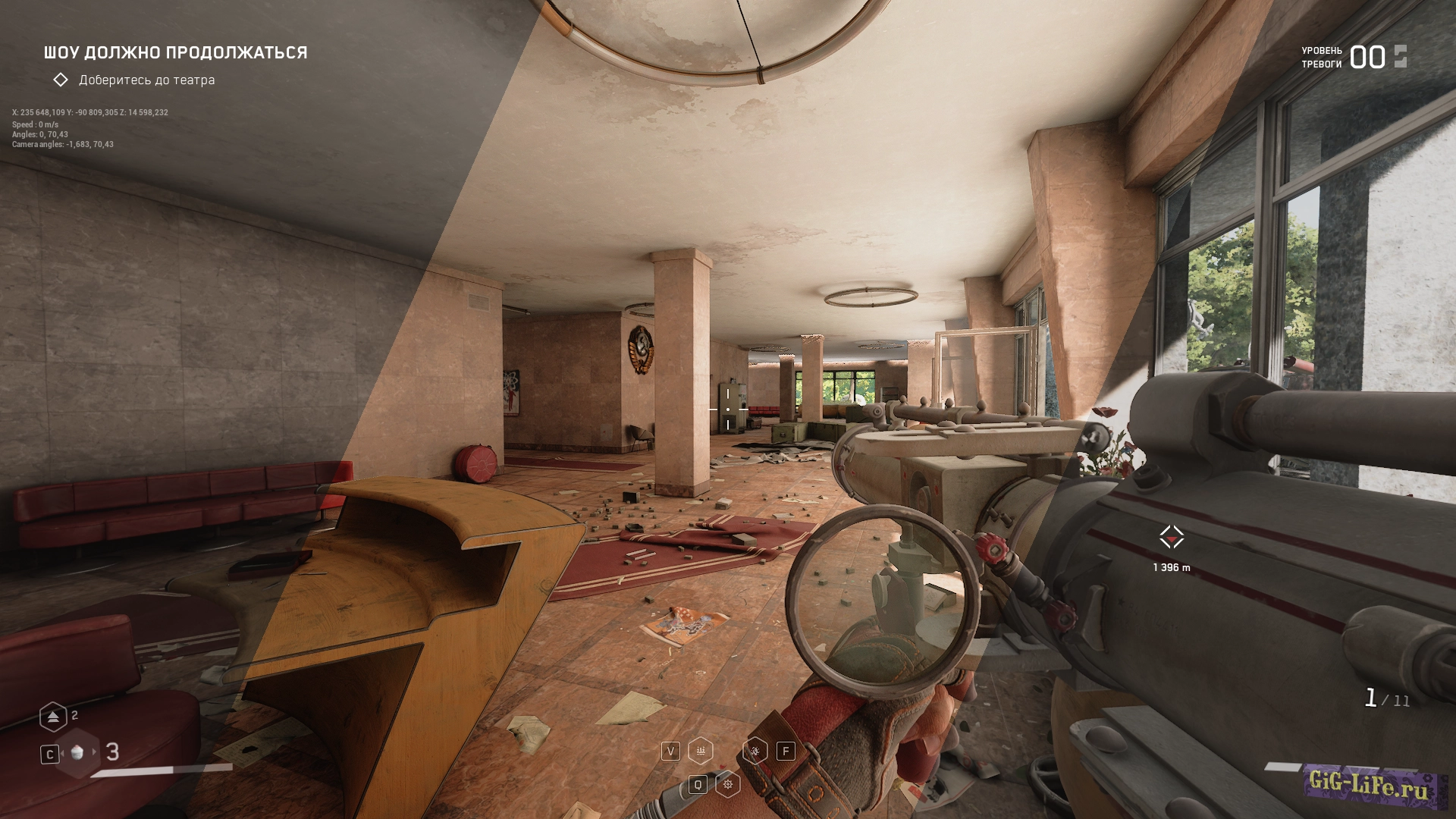Click the alarm level indicator icon
This screenshot has width=1456, height=819.
tap(1400, 57)
